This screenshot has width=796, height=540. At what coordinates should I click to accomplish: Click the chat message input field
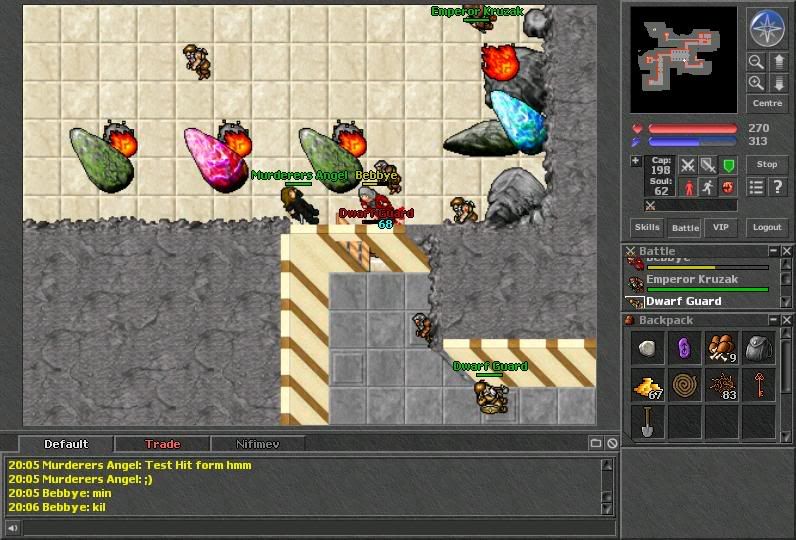(x=310, y=527)
